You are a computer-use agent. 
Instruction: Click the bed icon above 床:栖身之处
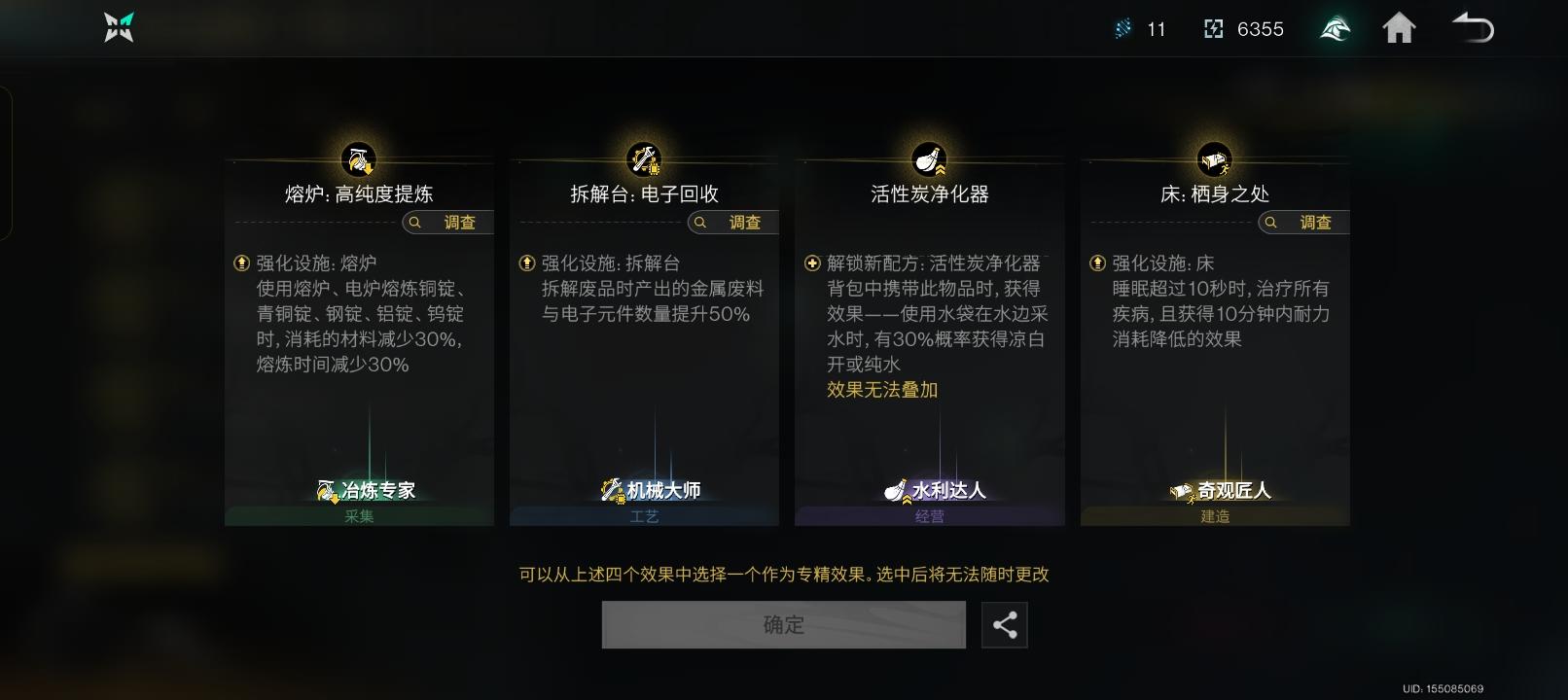(x=1214, y=158)
